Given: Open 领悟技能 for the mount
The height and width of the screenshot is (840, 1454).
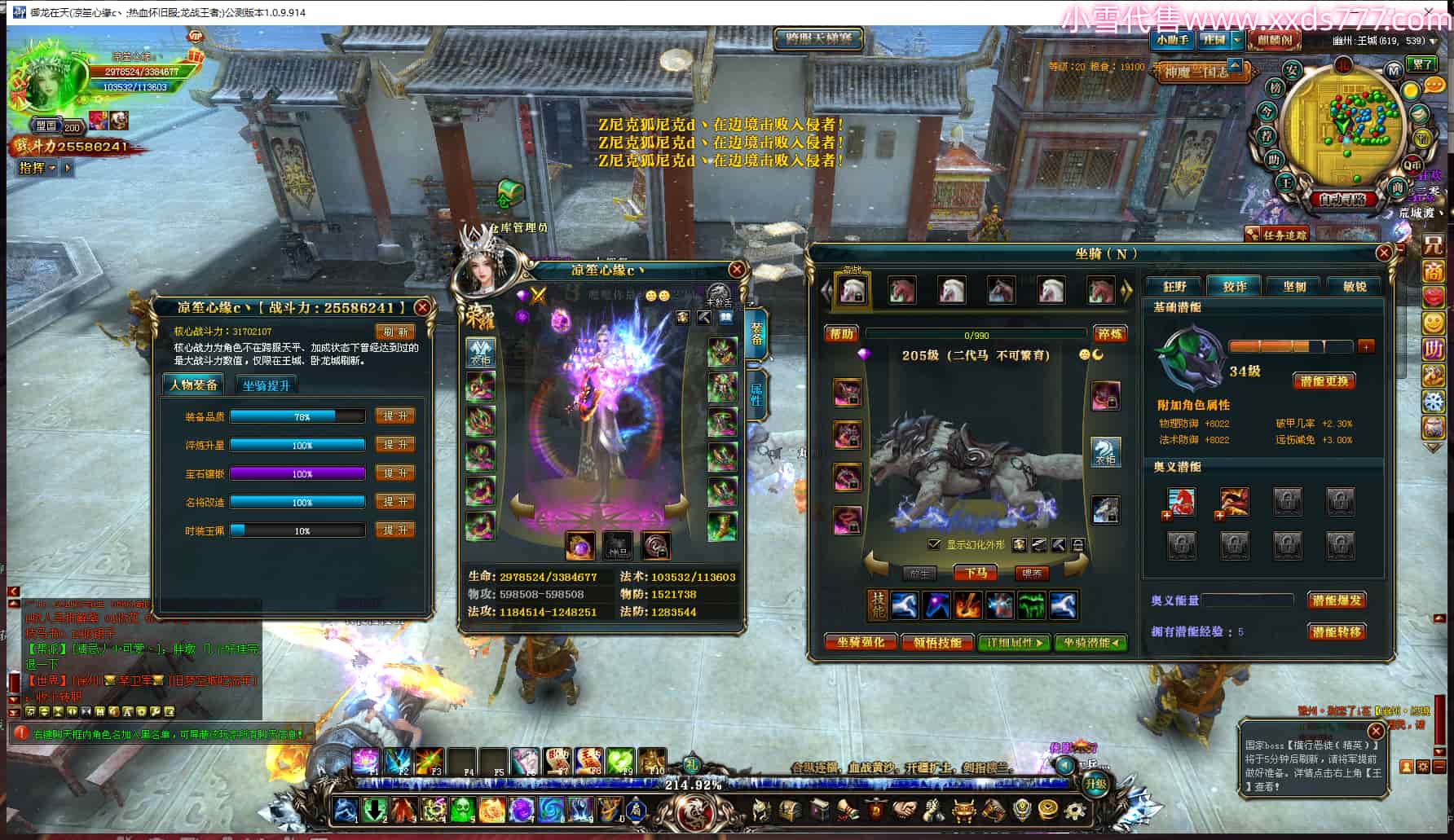Looking at the screenshot, I should coord(937,643).
